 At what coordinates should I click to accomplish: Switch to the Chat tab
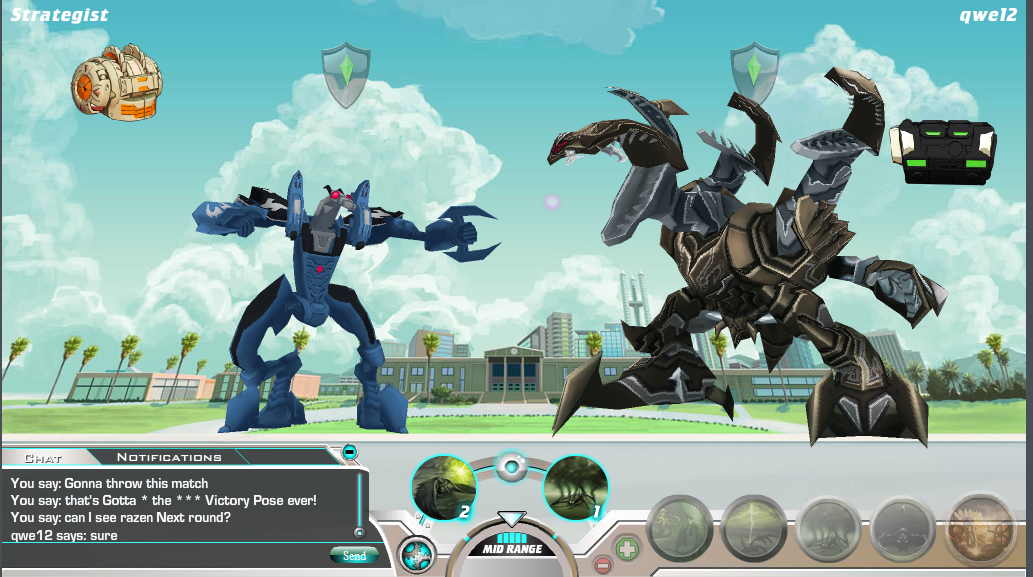pyautogui.click(x=43, y=458)
